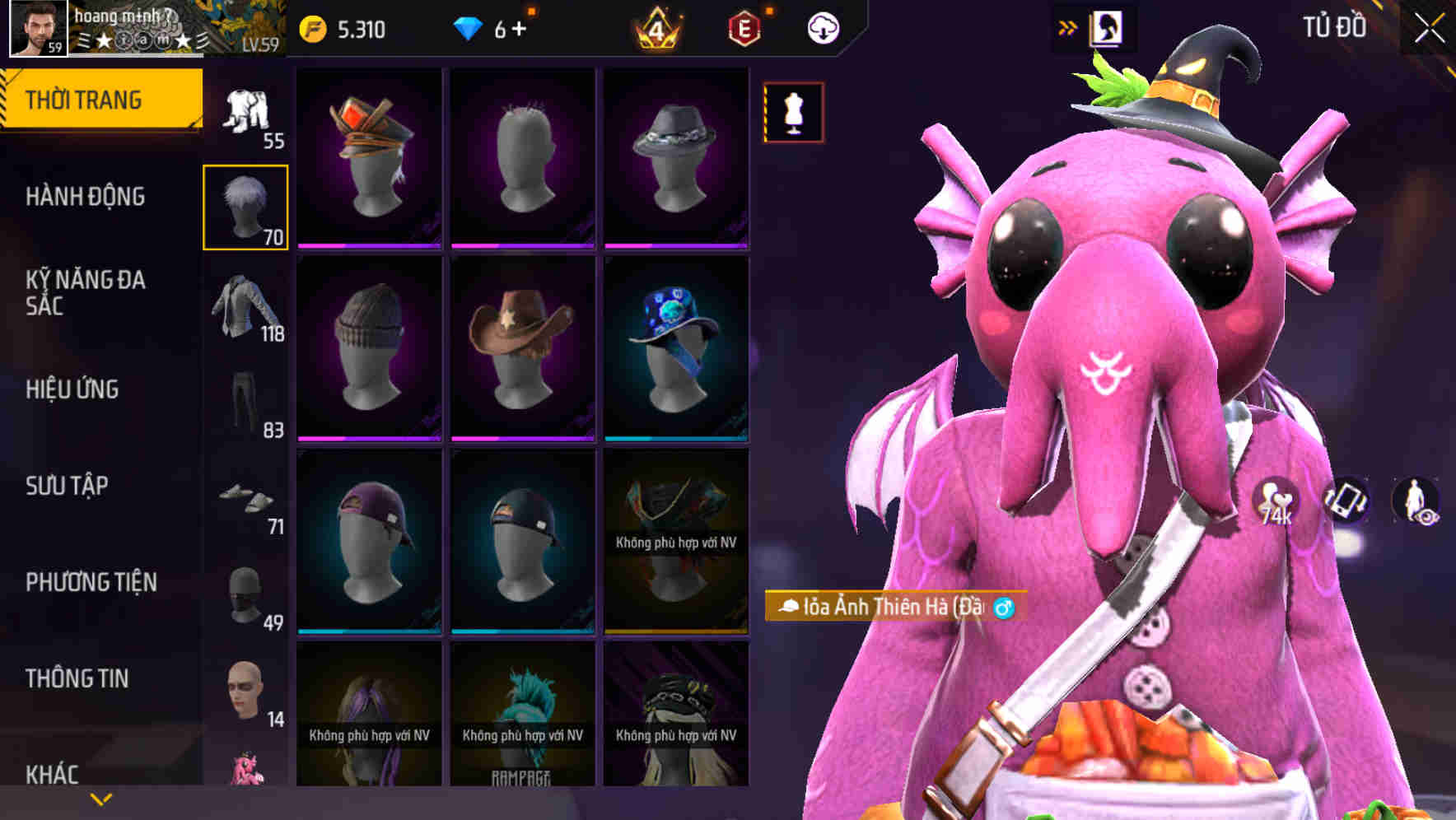The width and height of the screenshot is (1456, 820).
Task: Open the card album icon next to TỦ ĐỒ
Action: pyautogui.click(x=1107, y=26)
